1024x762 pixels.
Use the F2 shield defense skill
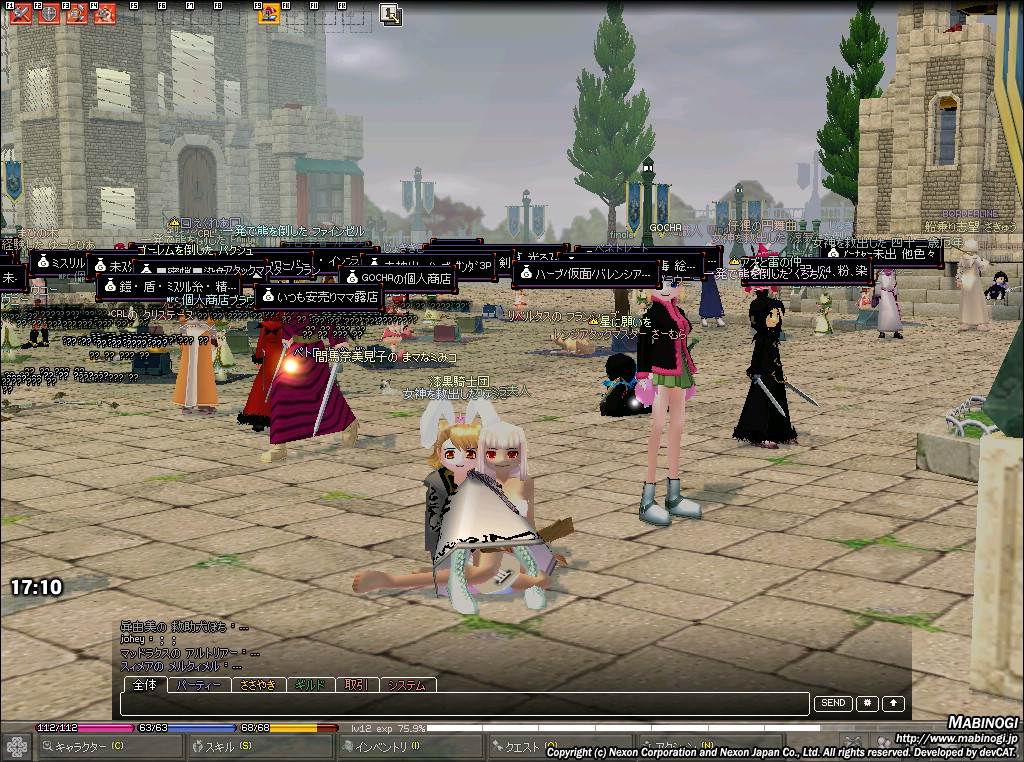click(47, 14)
